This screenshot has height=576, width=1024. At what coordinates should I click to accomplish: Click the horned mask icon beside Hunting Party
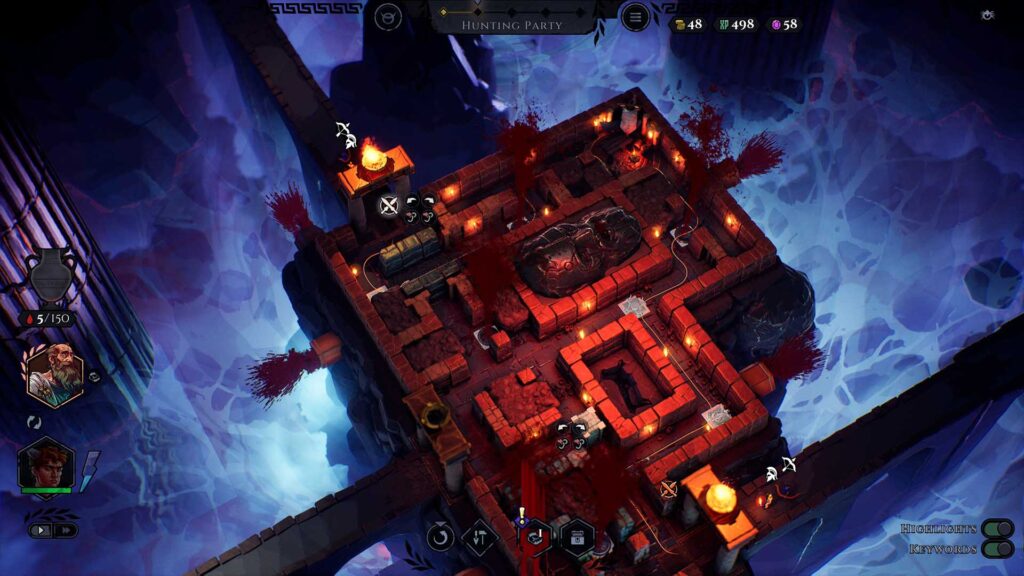(388, 17)
